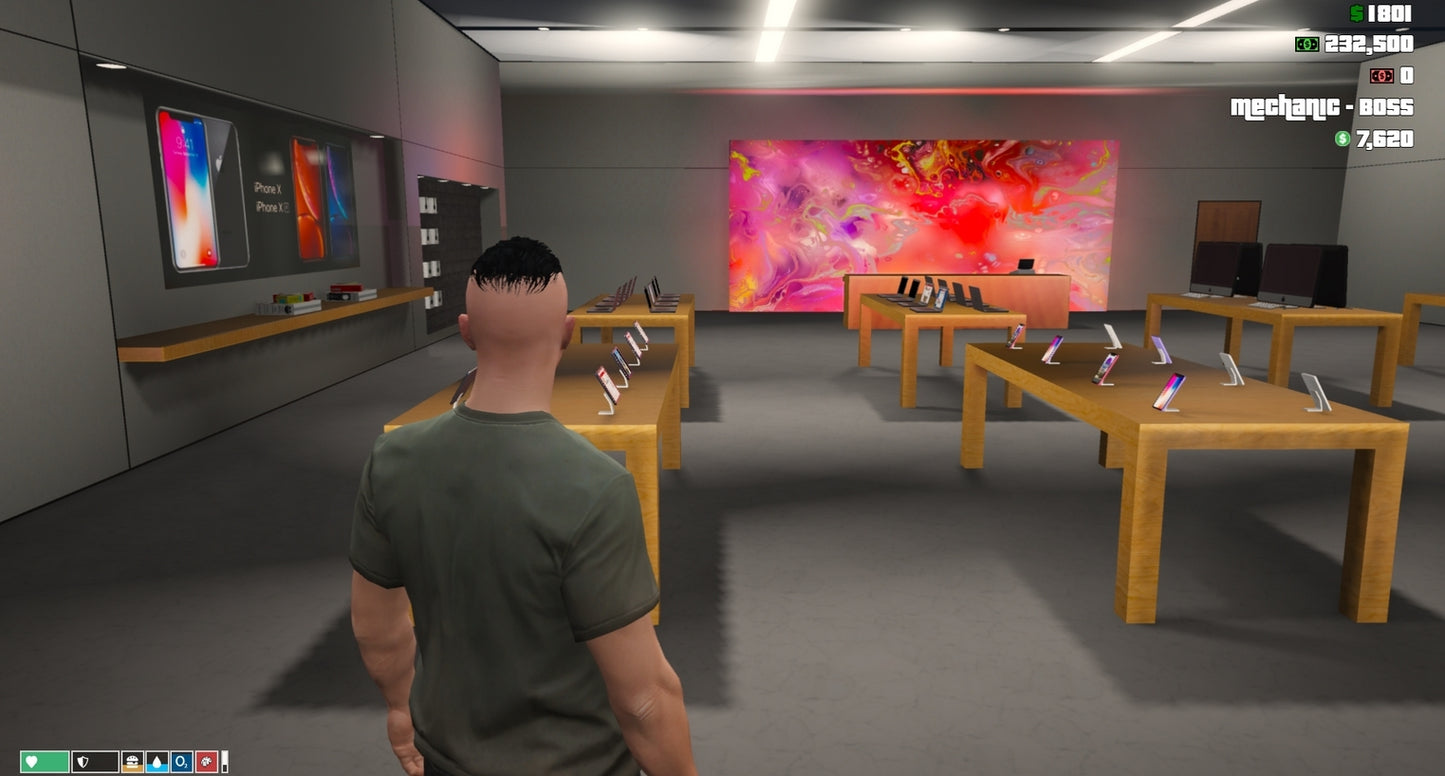Click the green society dollar coin
This screenshot has width=1445, height=776.
(x=1342, y=138)
